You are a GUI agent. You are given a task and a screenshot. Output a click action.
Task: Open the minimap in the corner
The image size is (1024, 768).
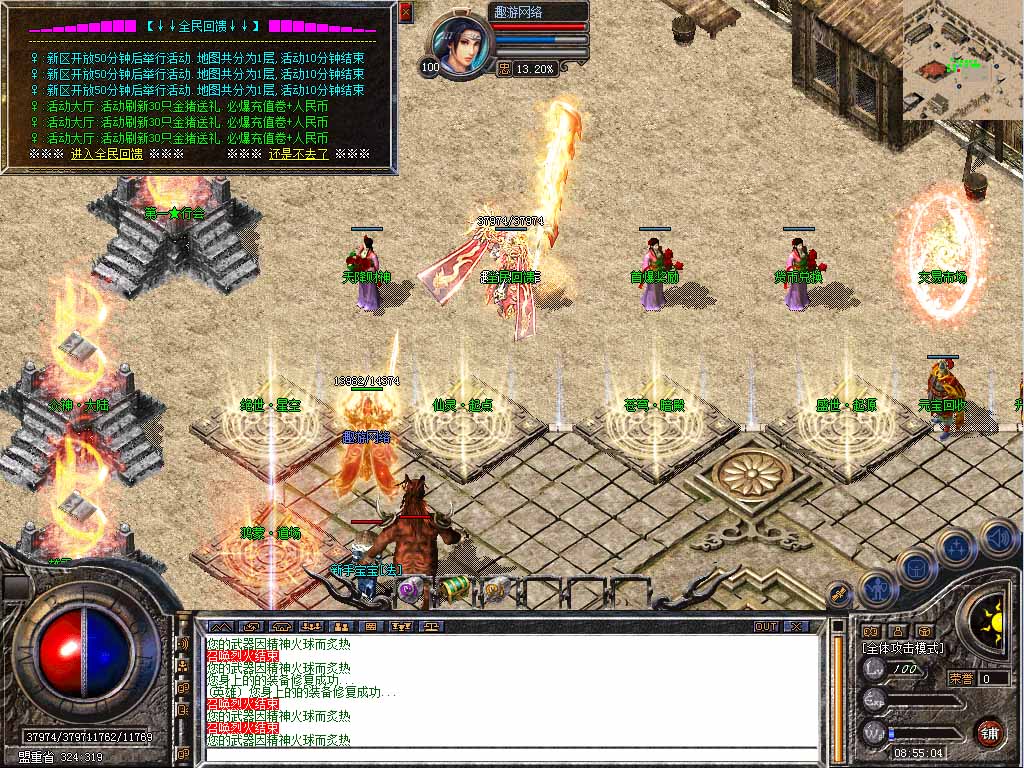962,58
